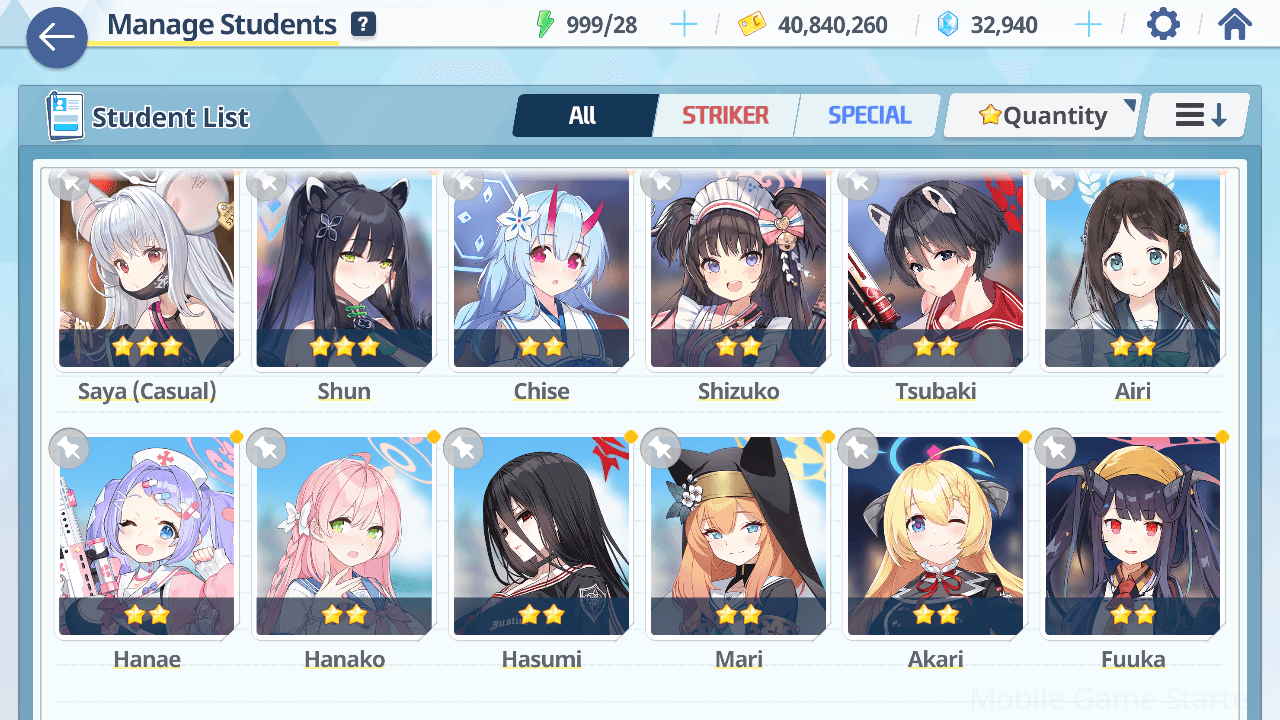Switch to the STRIKER tab
The width and height of the screenshot is (1280, 720).
(x=725, y=116)
